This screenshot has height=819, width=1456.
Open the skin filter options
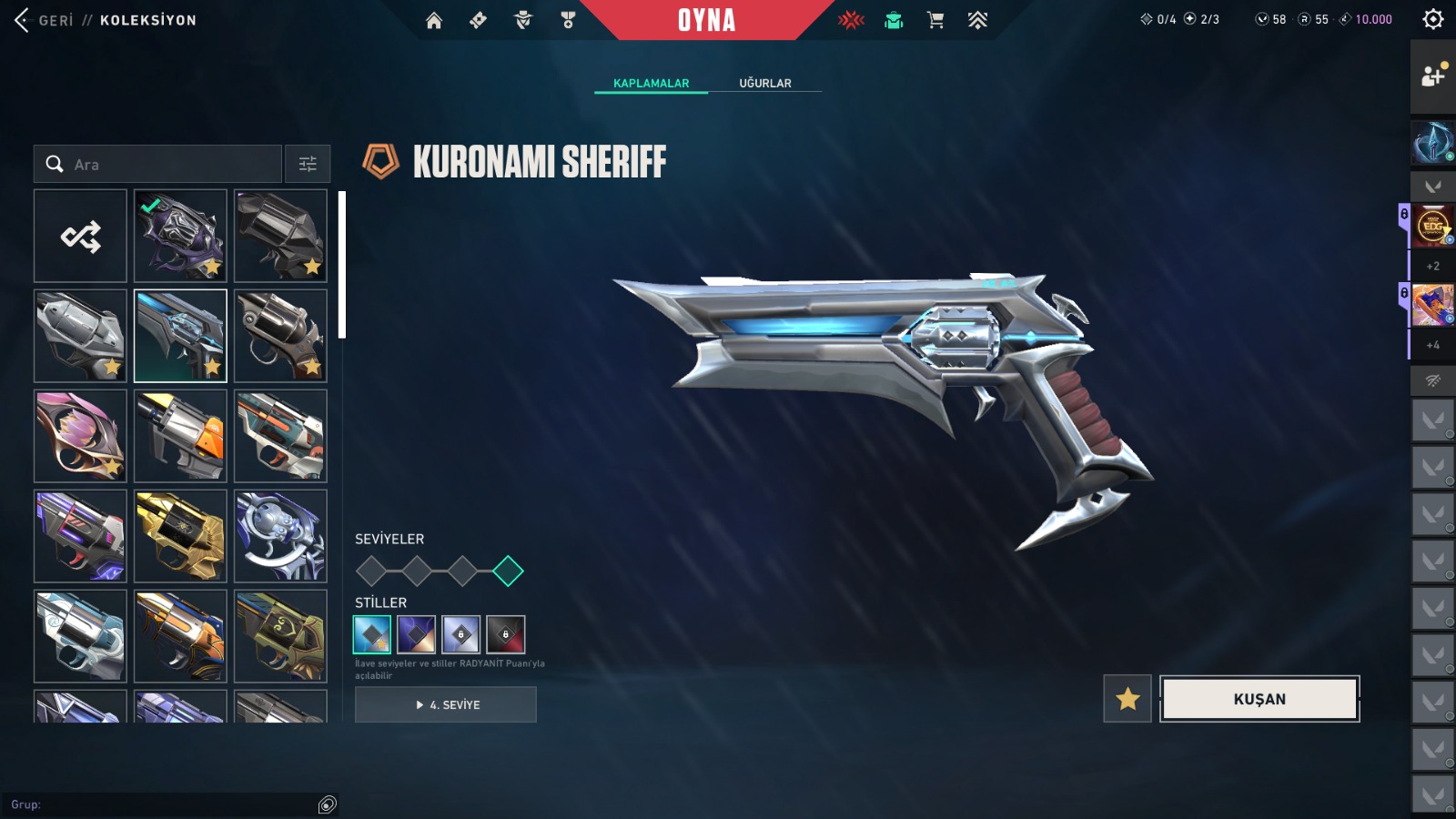pyautogui.click(x=308, y=165)
